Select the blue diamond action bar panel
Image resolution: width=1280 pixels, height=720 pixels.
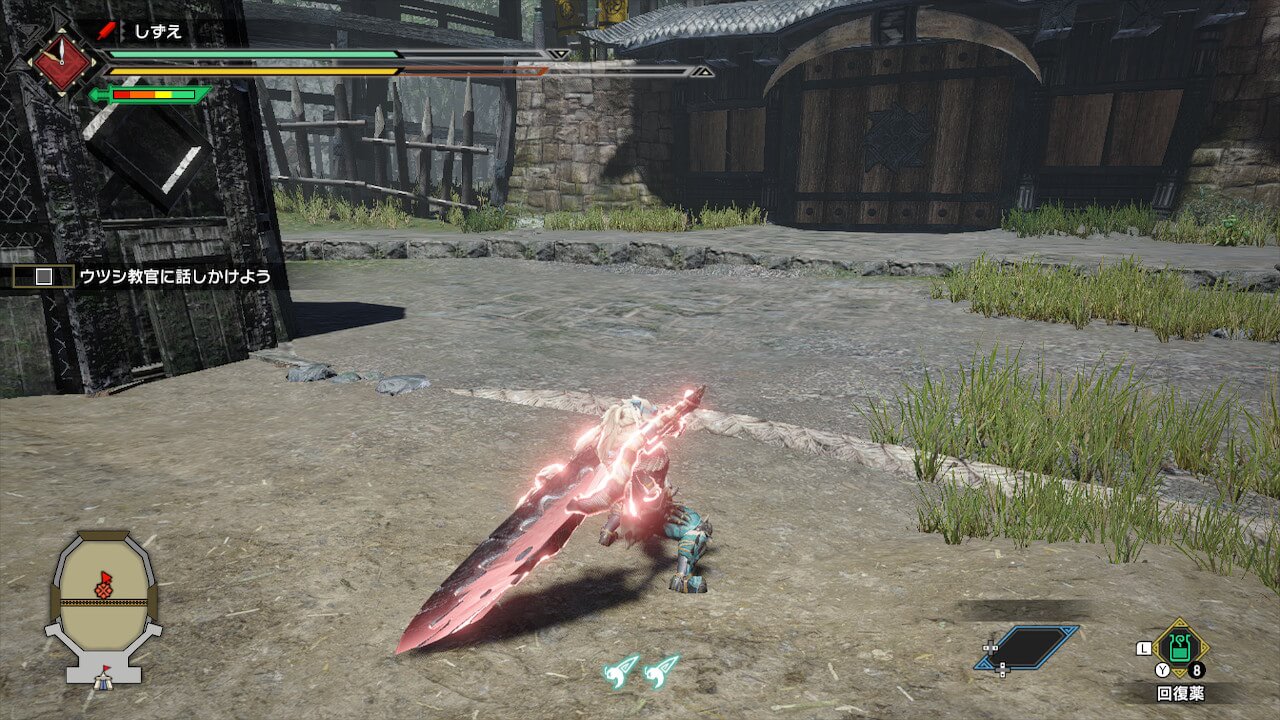1028,647
